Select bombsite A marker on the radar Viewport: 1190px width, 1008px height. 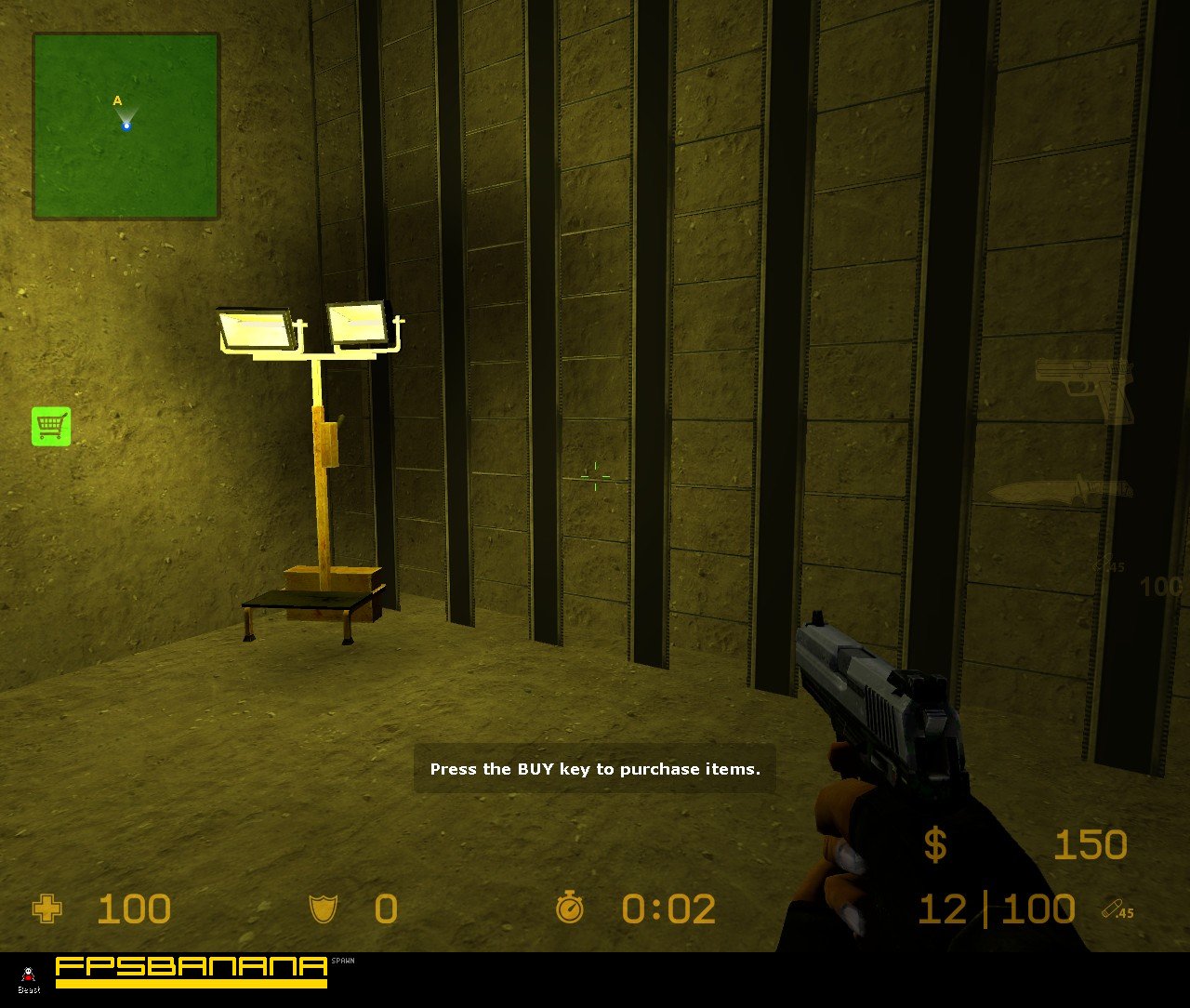(117, 99)
